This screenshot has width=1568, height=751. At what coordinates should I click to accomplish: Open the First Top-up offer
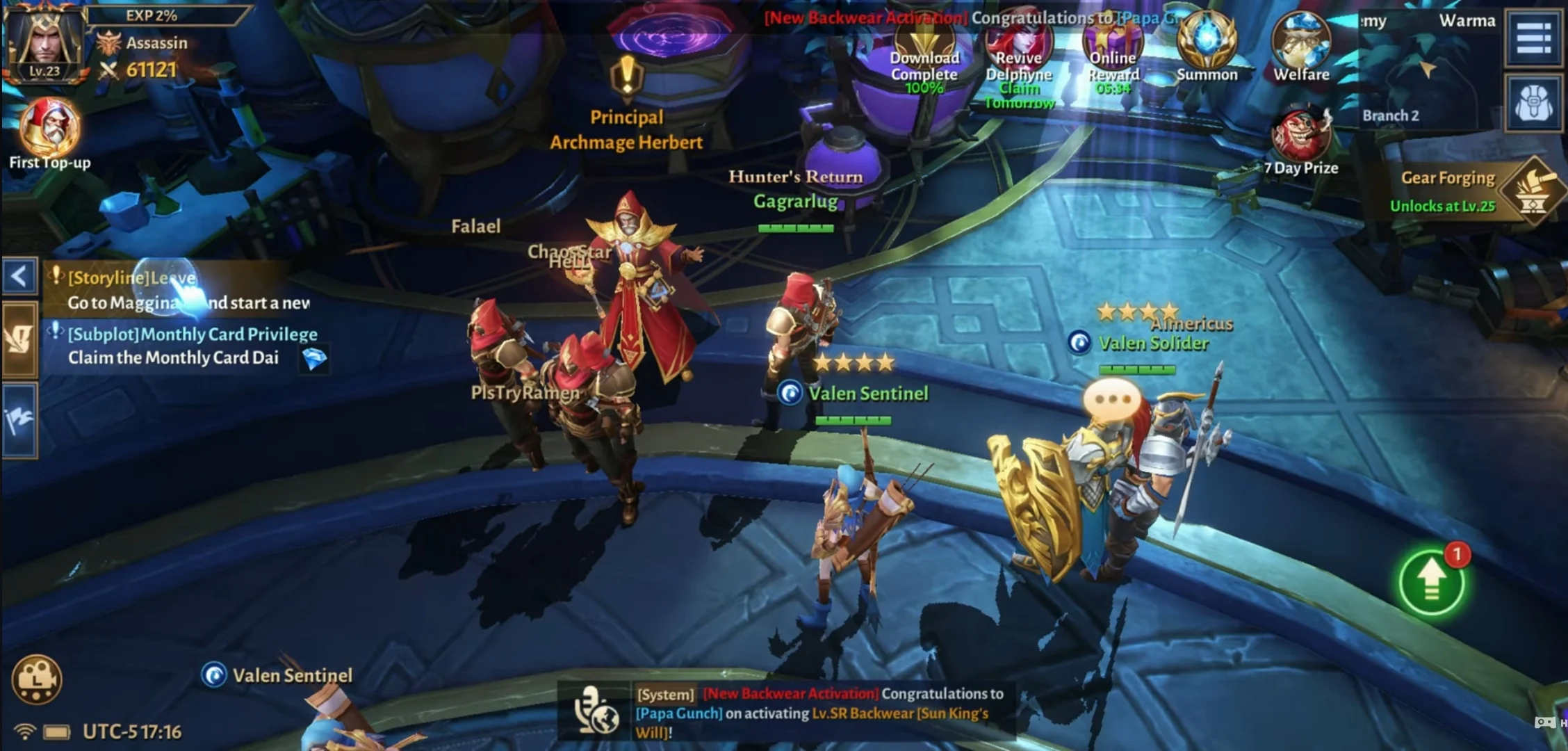(x=49, y=129)
